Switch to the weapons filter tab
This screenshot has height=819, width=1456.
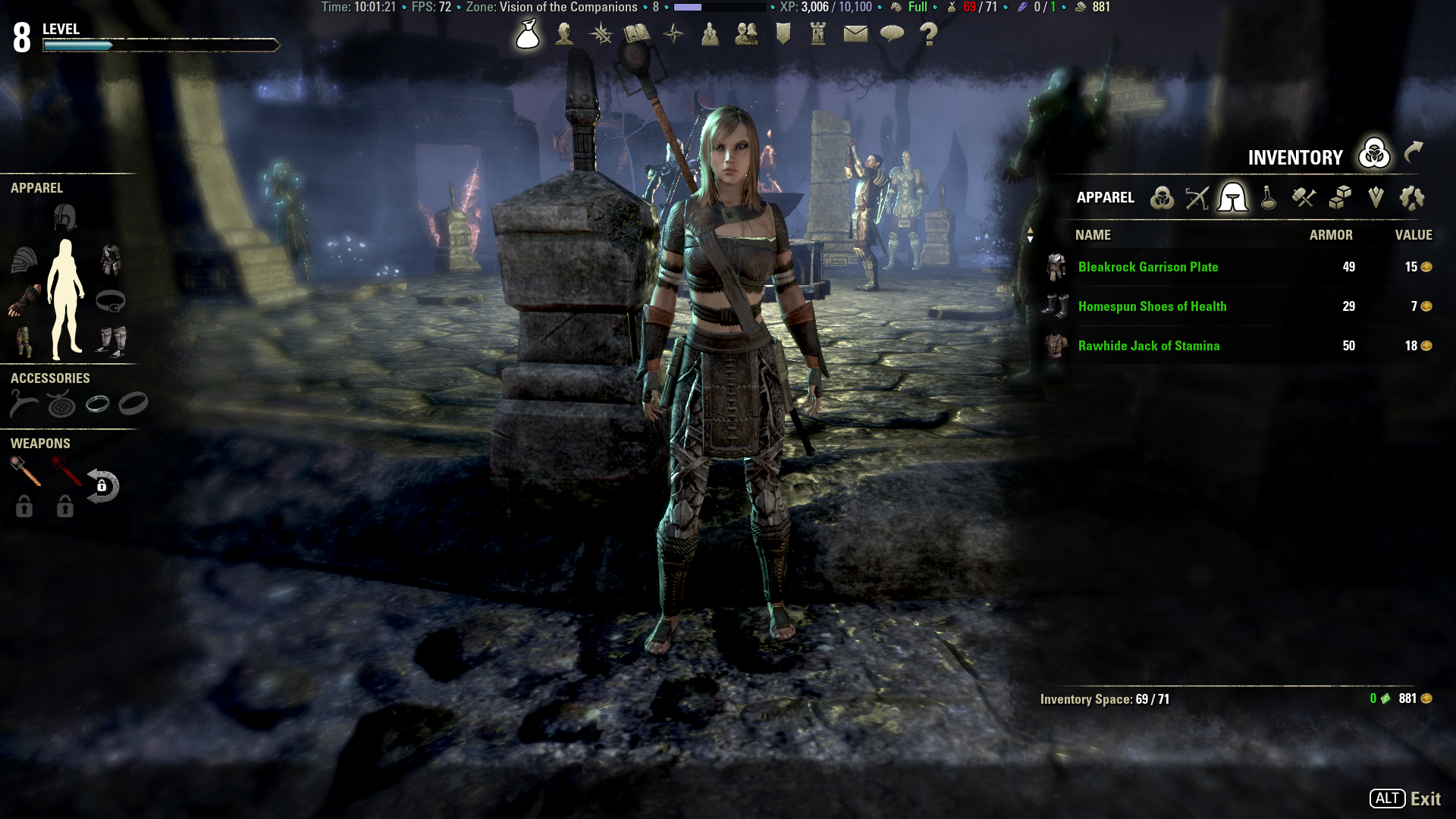(x=1197, y=198)
